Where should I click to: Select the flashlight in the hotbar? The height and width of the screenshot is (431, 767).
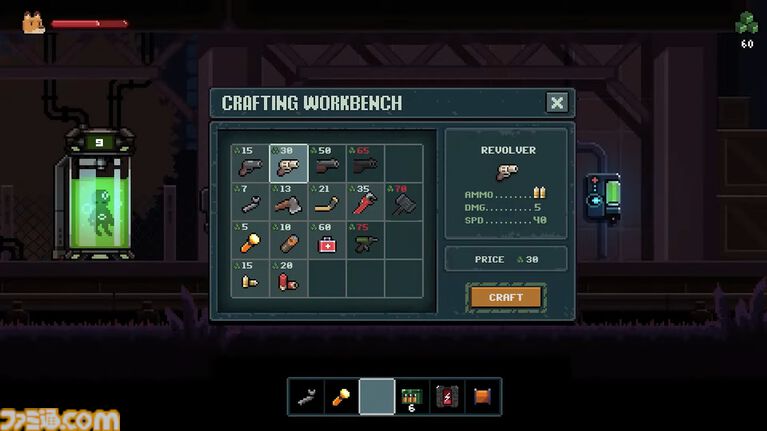(x=342, y=396)
